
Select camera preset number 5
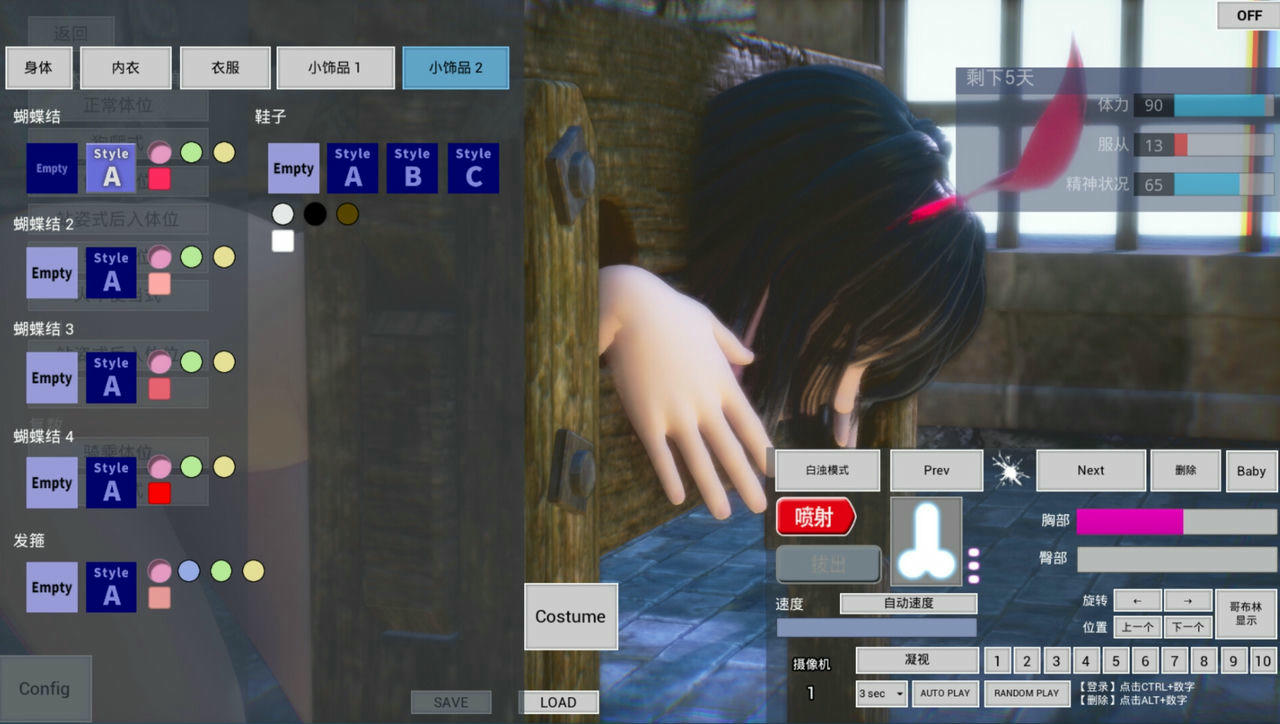(1115, 661)
